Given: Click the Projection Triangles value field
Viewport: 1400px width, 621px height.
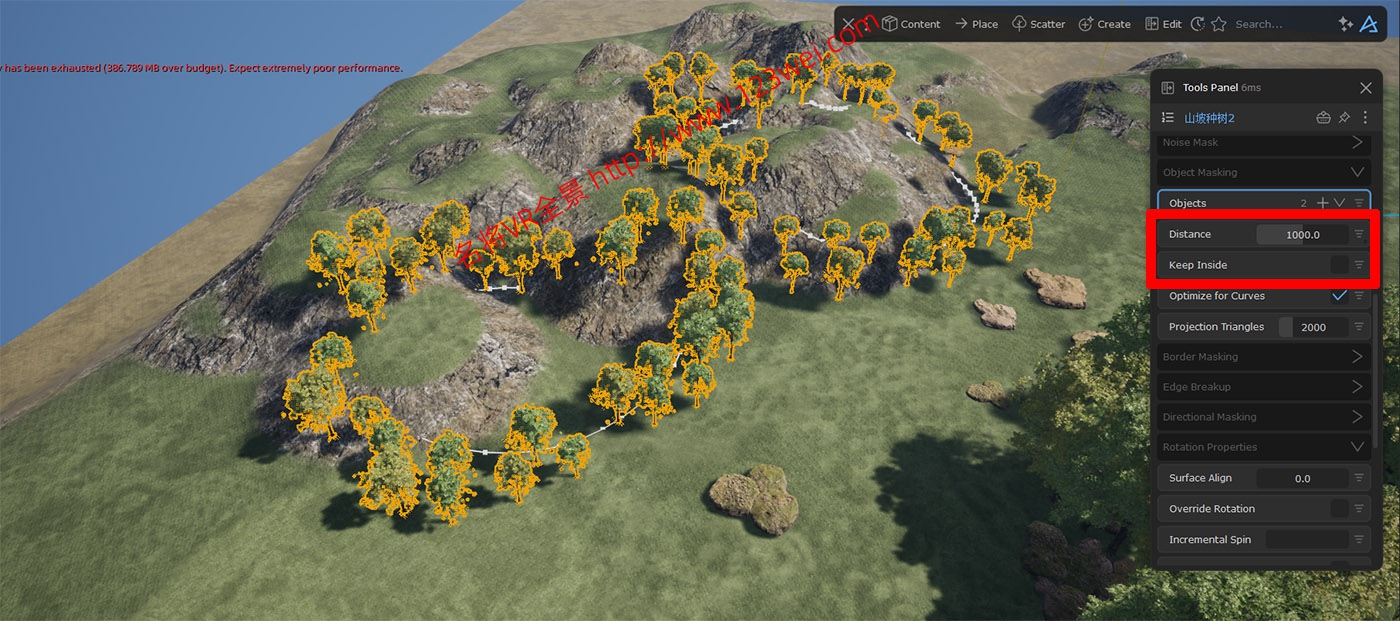Looking at the screenshot, I should (1312, 327).
